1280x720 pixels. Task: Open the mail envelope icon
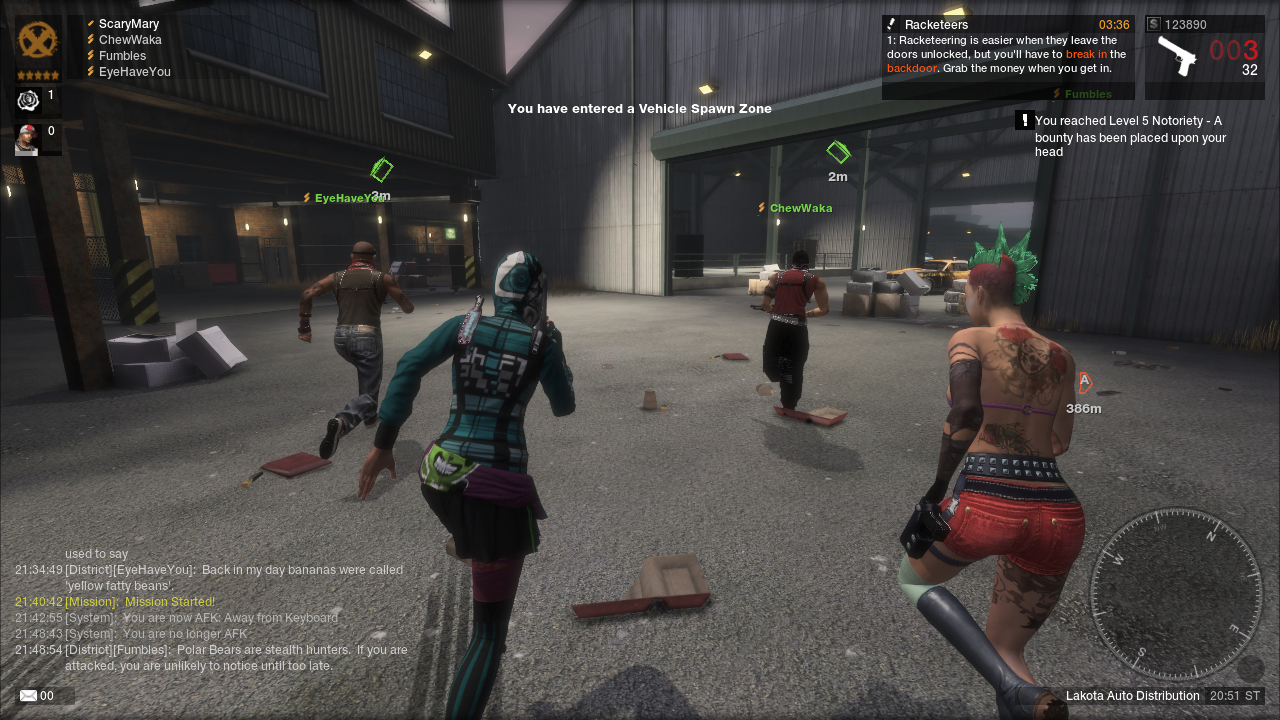coord(29,696)
